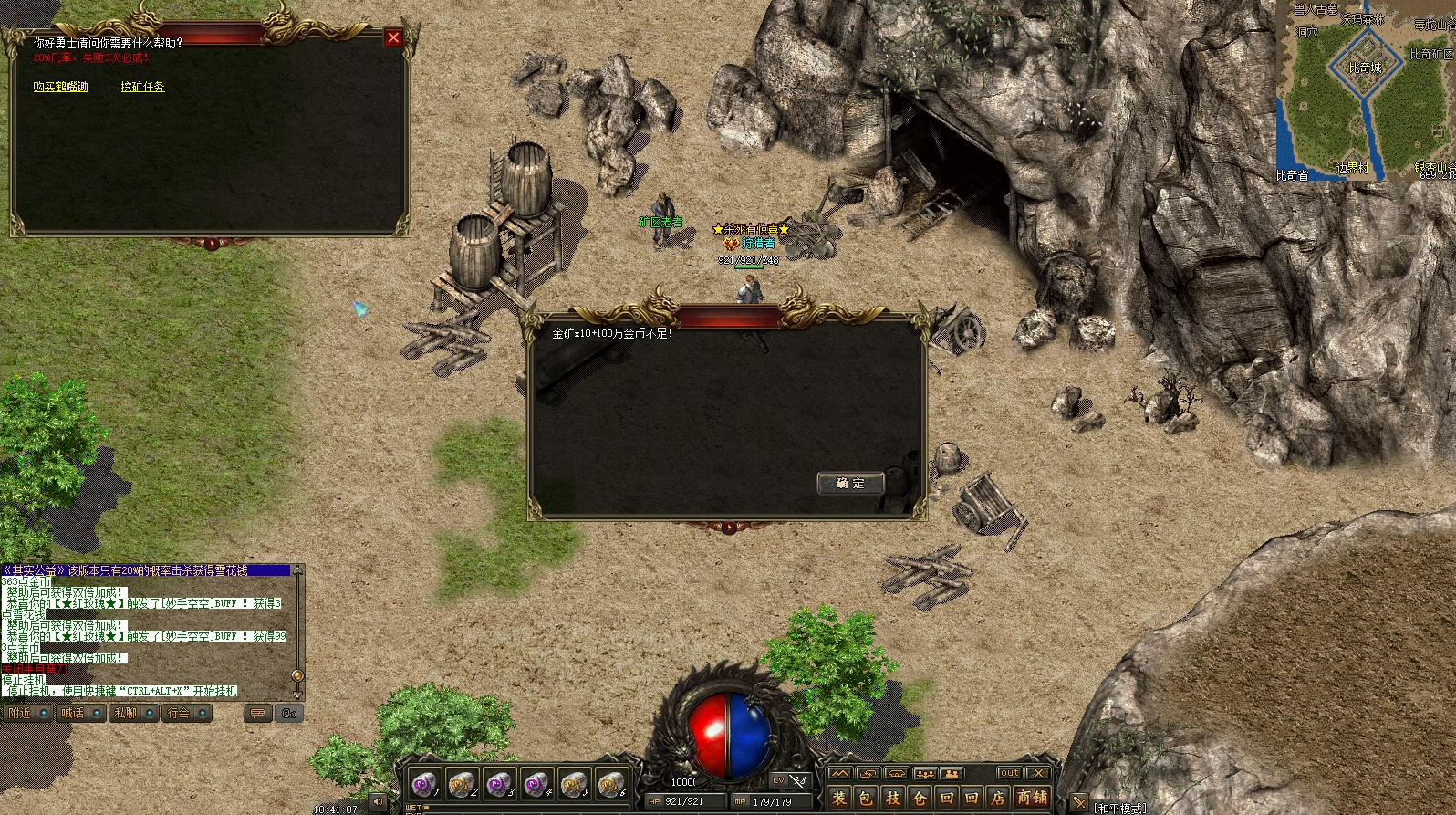
Task: Click the speech bubble chat button
Action: click(x=258, y=713)
